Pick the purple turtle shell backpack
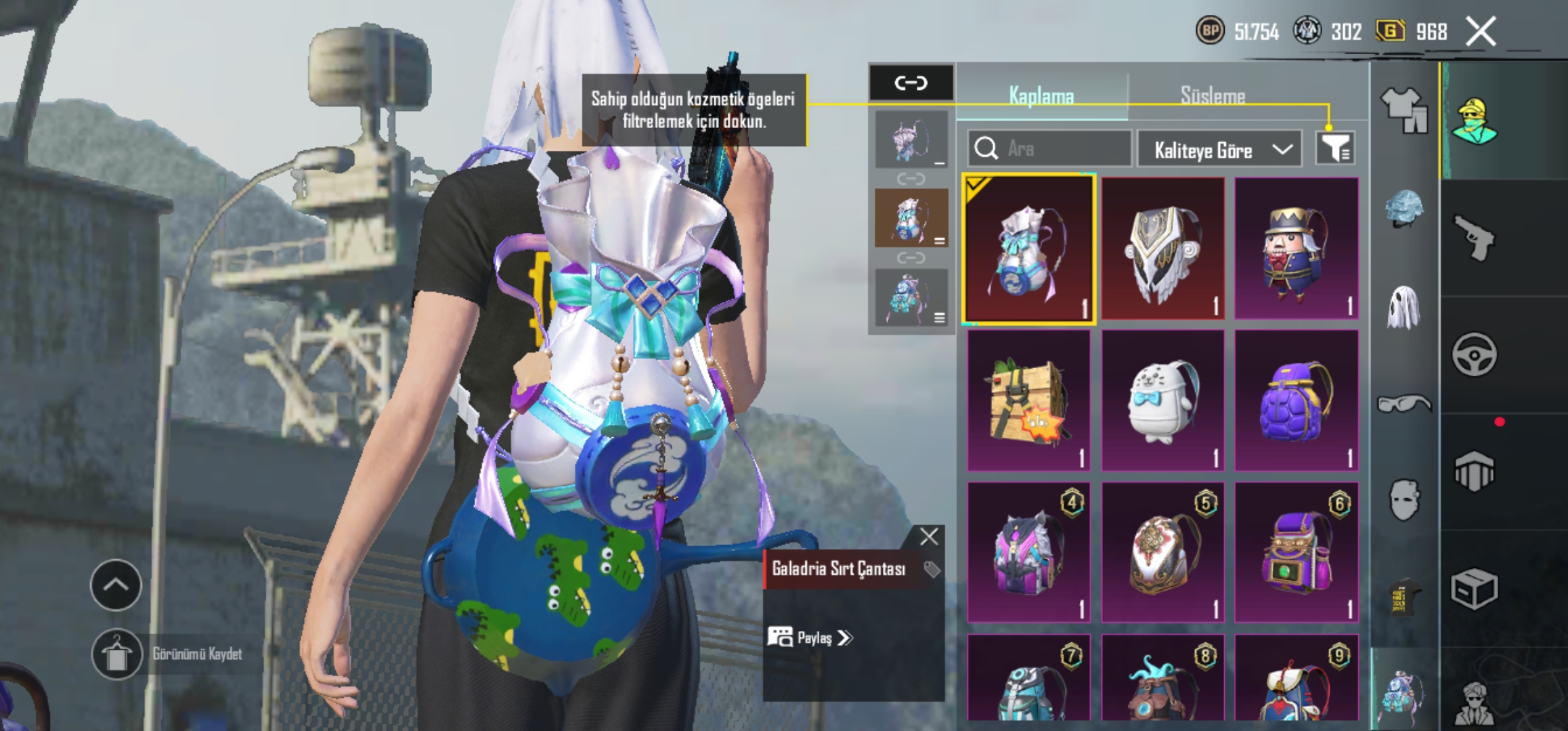Viewport: 1568px width, 731px height. (x=1296, y=401)
